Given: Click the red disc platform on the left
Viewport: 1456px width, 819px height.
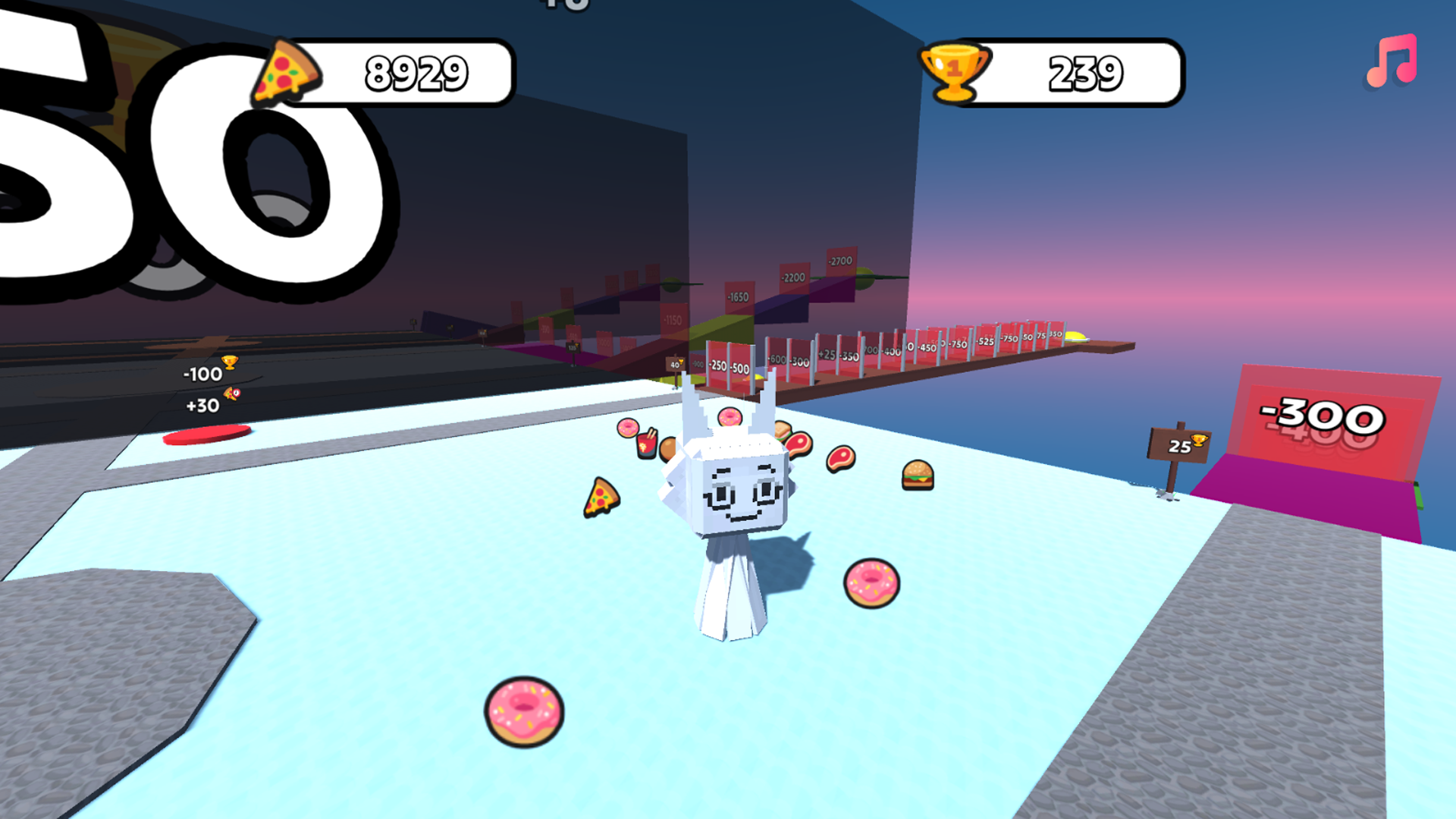Looking at the screenshot, I should [208, 433].
